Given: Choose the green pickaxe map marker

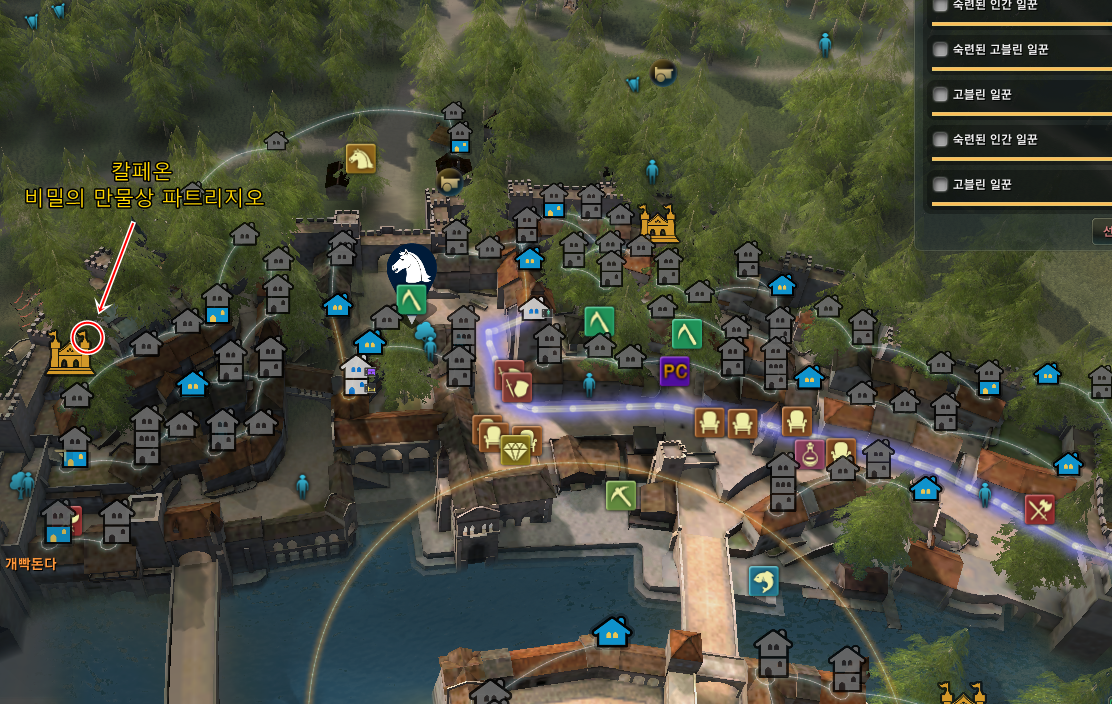Looking at the screenshot, I should 621,495.
